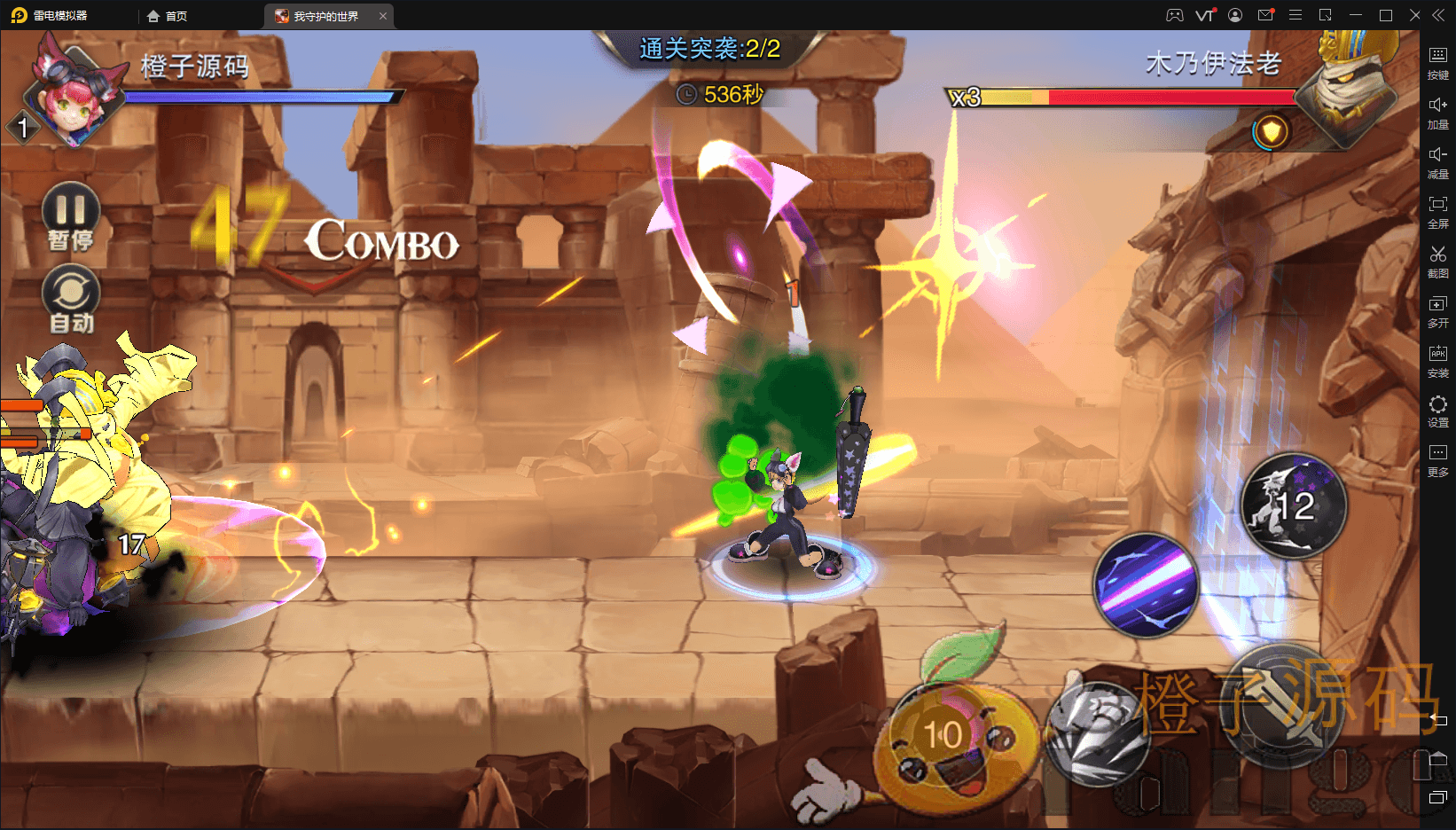The width and height of the screenshot is (1456, 830).
Task: Hit the sword basic attack button
Action: [x=1284, y=705]
